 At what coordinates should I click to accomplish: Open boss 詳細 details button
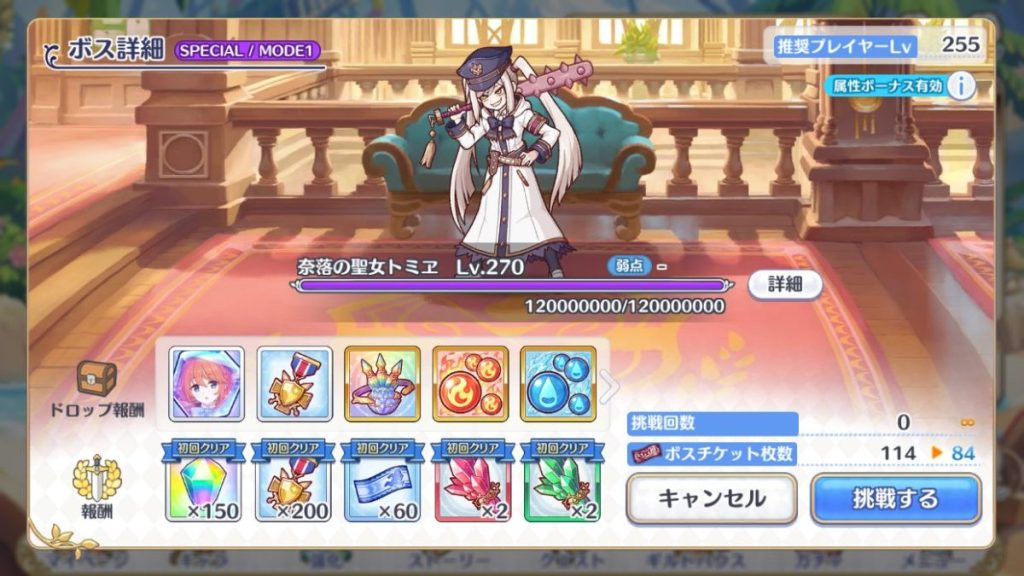(x=785, y=284)
